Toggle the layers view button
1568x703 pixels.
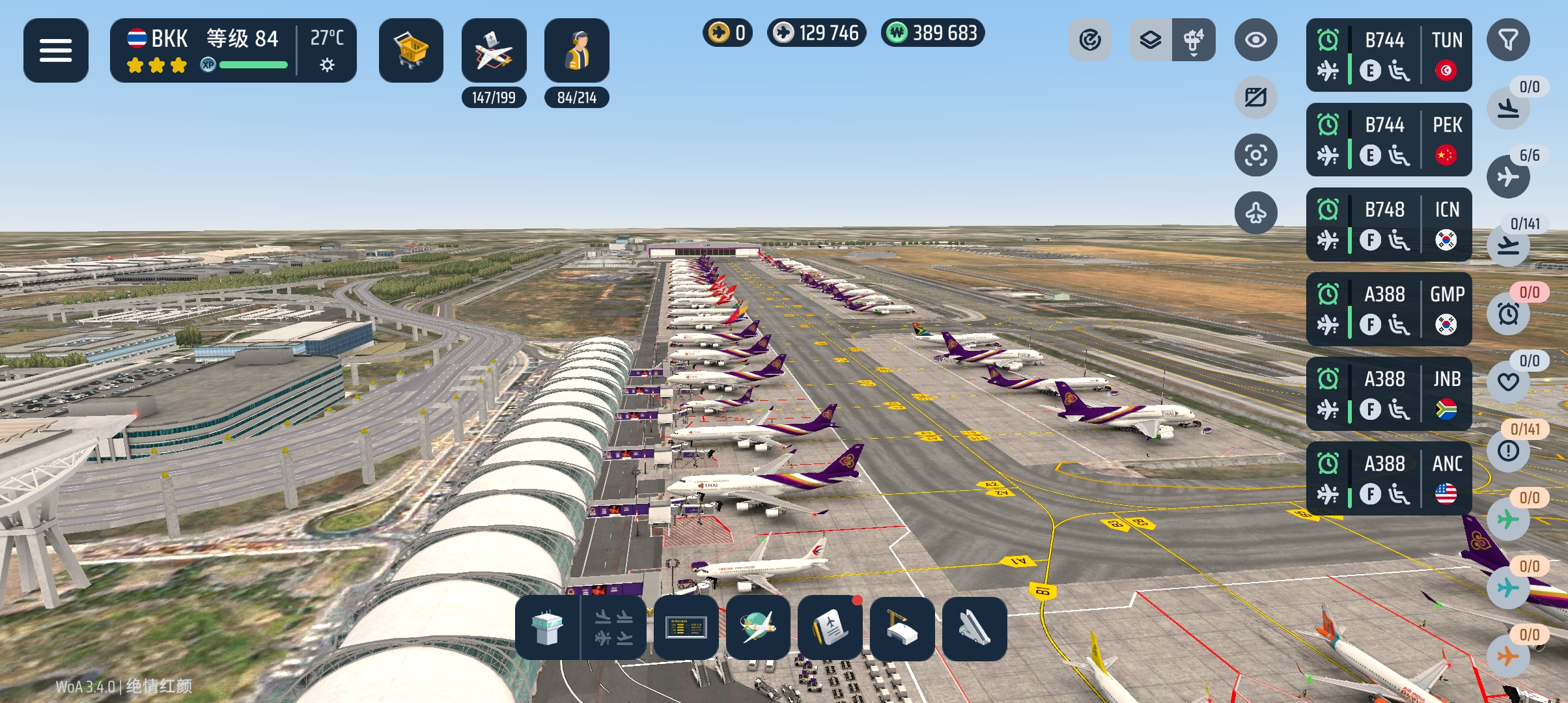click(x=1151, y=40)
